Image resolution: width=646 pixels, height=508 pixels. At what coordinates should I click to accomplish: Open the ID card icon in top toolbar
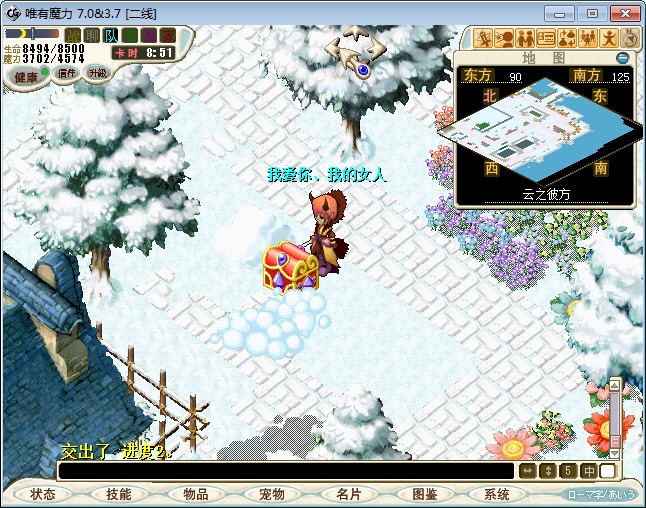click(x=546, y=39)
